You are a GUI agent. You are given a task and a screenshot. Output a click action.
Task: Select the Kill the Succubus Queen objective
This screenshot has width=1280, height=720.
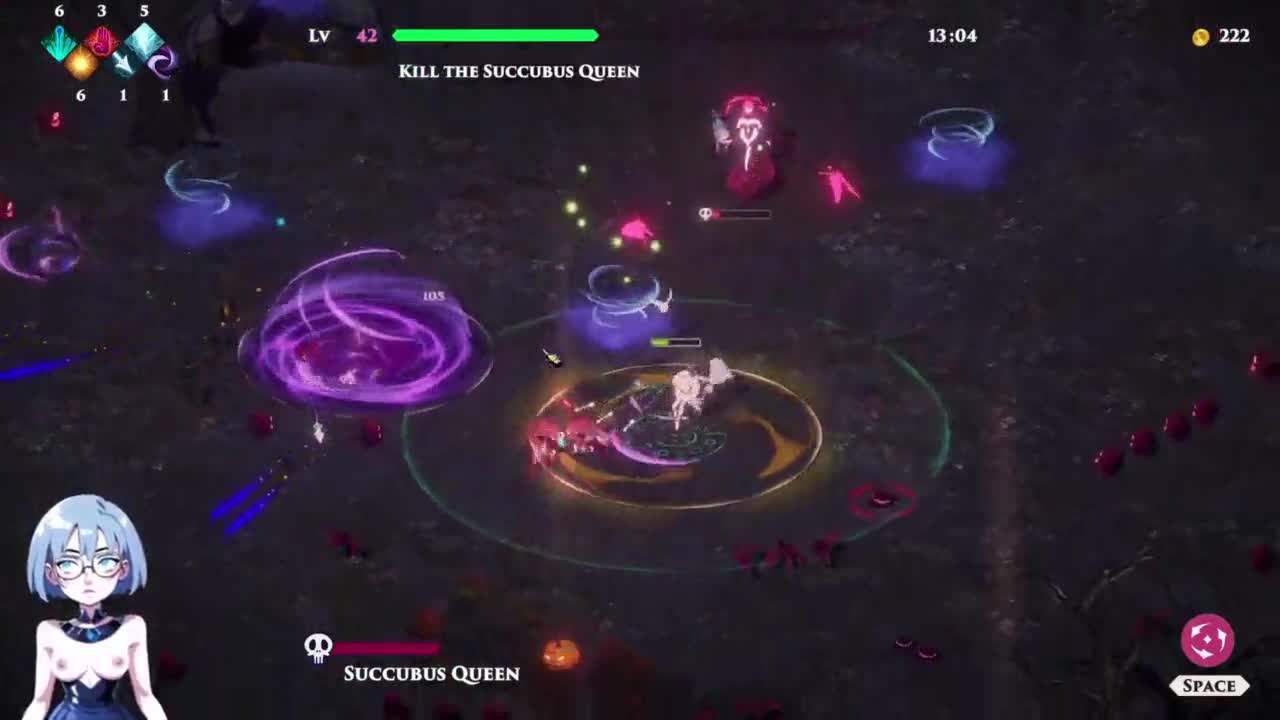click(518, 71)
